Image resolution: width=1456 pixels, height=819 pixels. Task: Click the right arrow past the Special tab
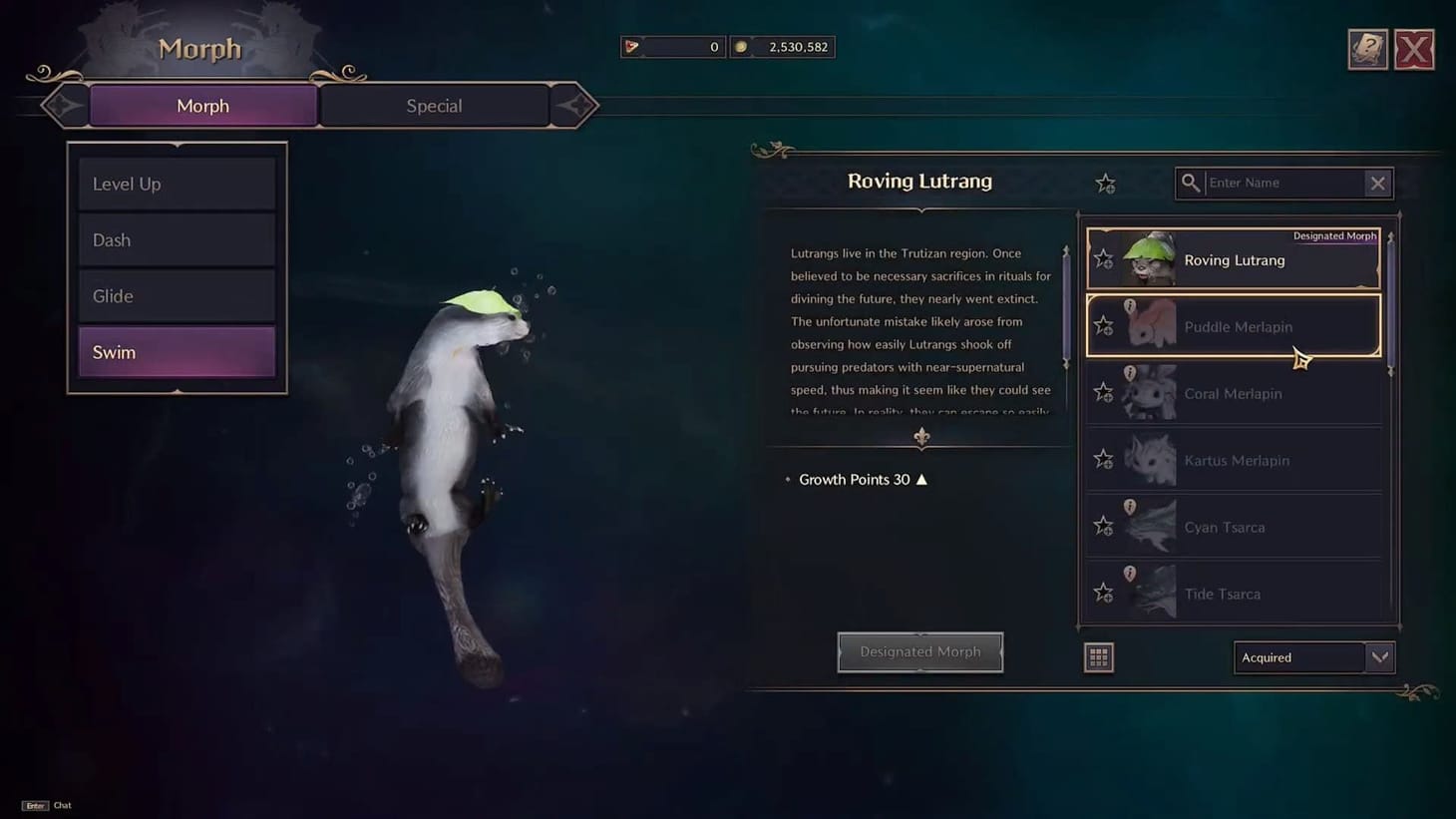[576, 104]
